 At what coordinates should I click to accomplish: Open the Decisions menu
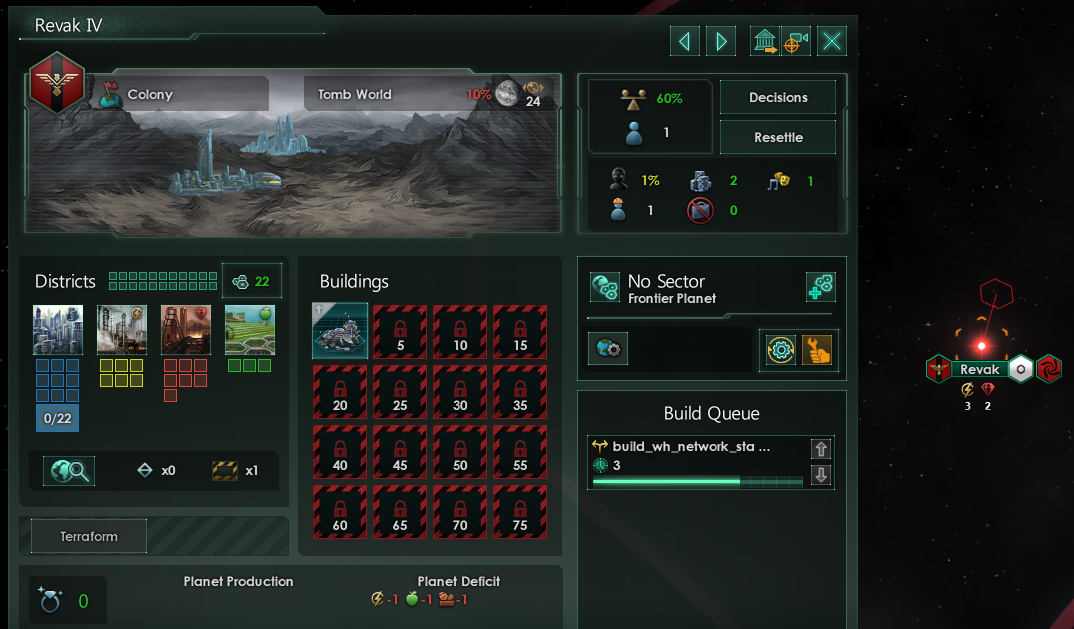tap(778, 98)
